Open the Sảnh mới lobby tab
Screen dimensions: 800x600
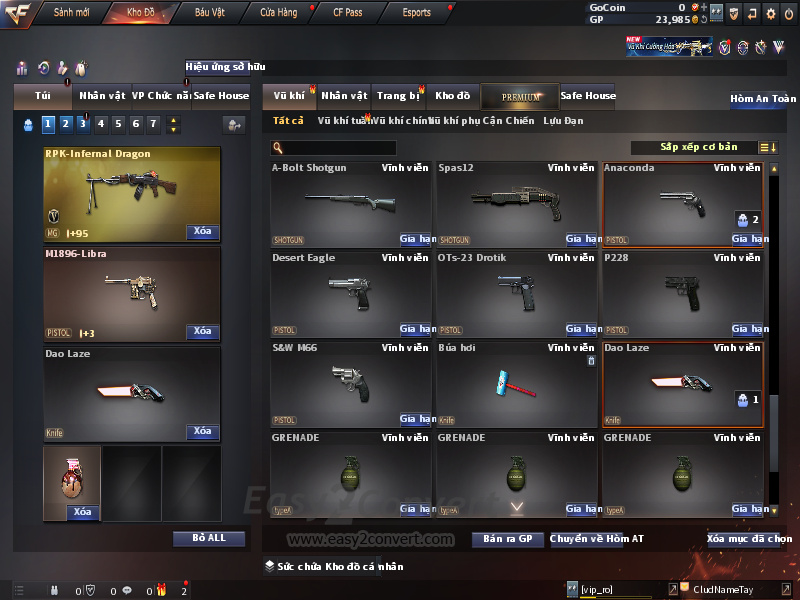[x=71, y=13]
